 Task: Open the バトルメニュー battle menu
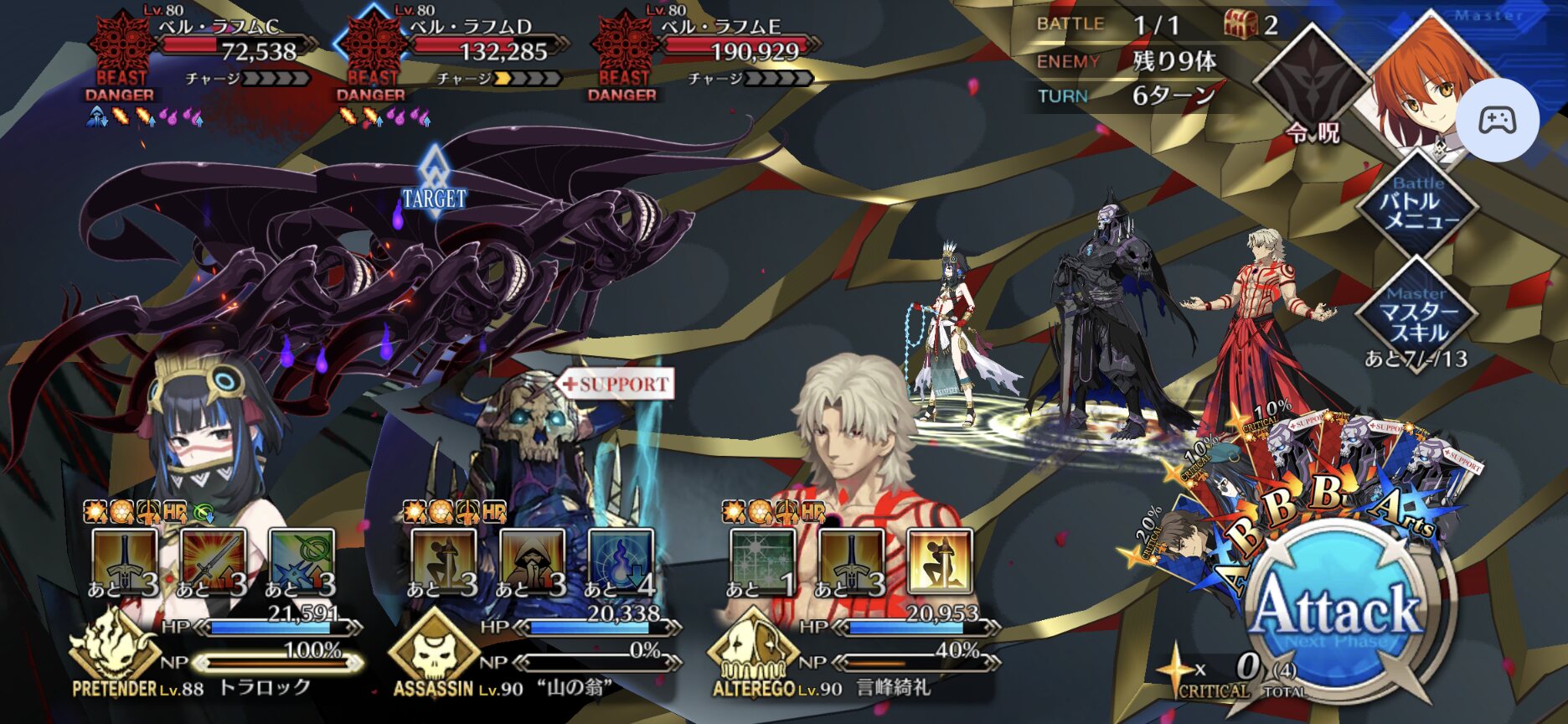[x=1418, y=204]
